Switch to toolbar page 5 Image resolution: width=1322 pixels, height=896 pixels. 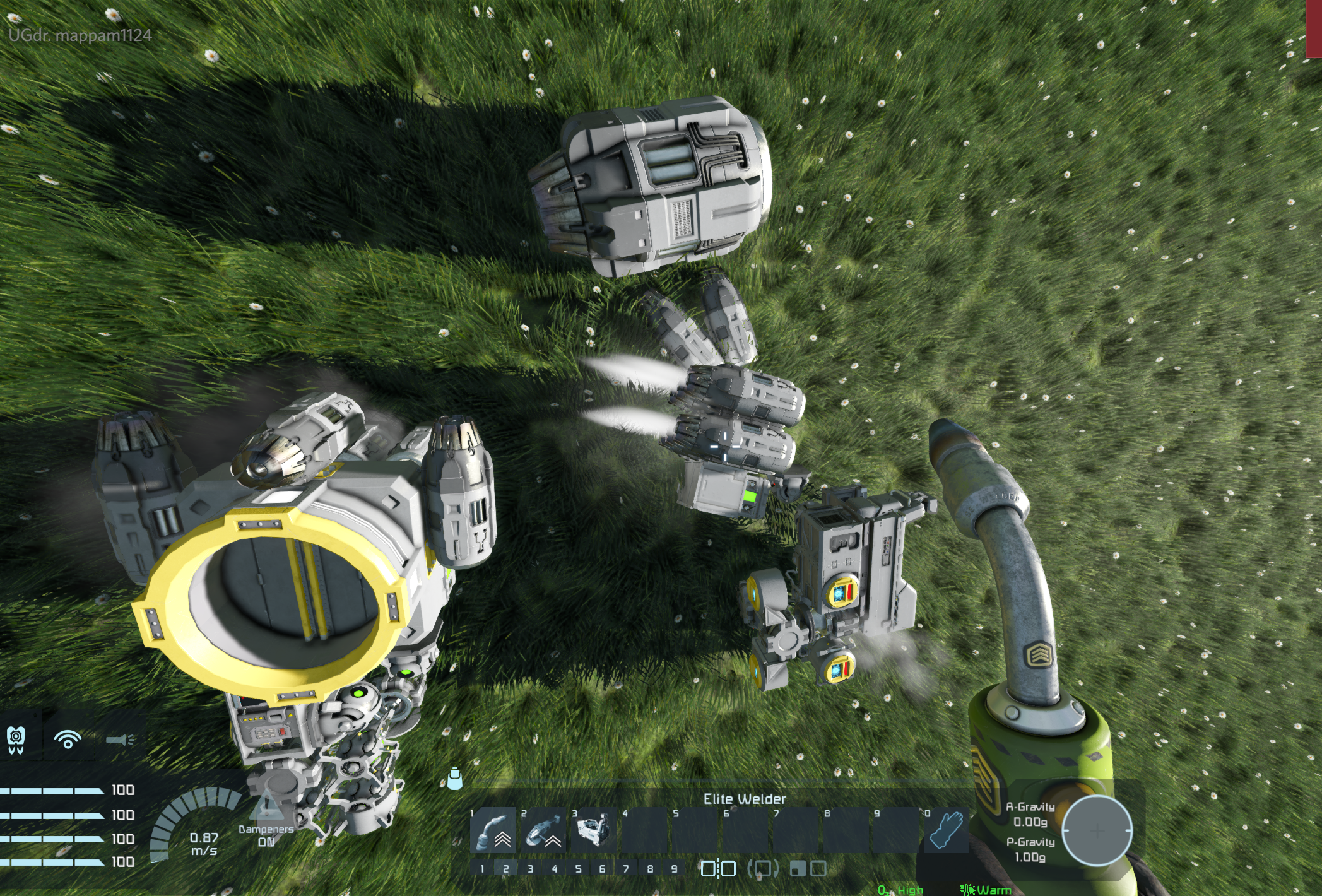pos(578,869)
